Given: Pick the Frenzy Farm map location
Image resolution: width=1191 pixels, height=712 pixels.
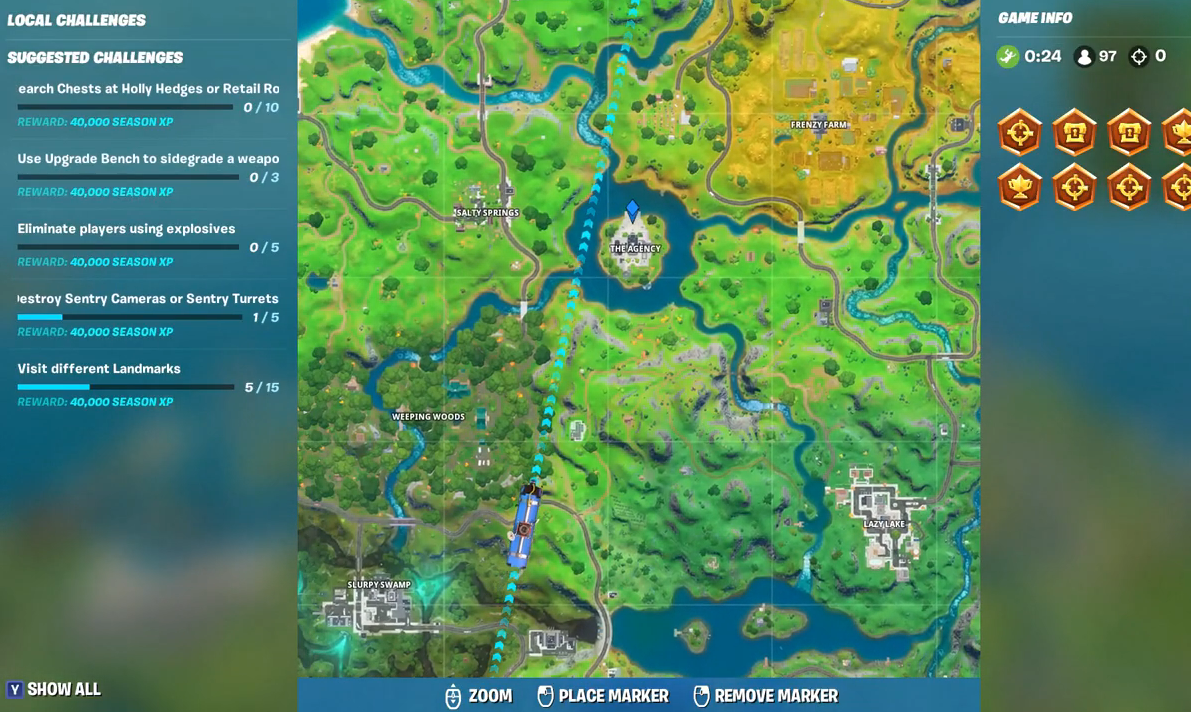Looking at the screenshot, I should point(819,125).
